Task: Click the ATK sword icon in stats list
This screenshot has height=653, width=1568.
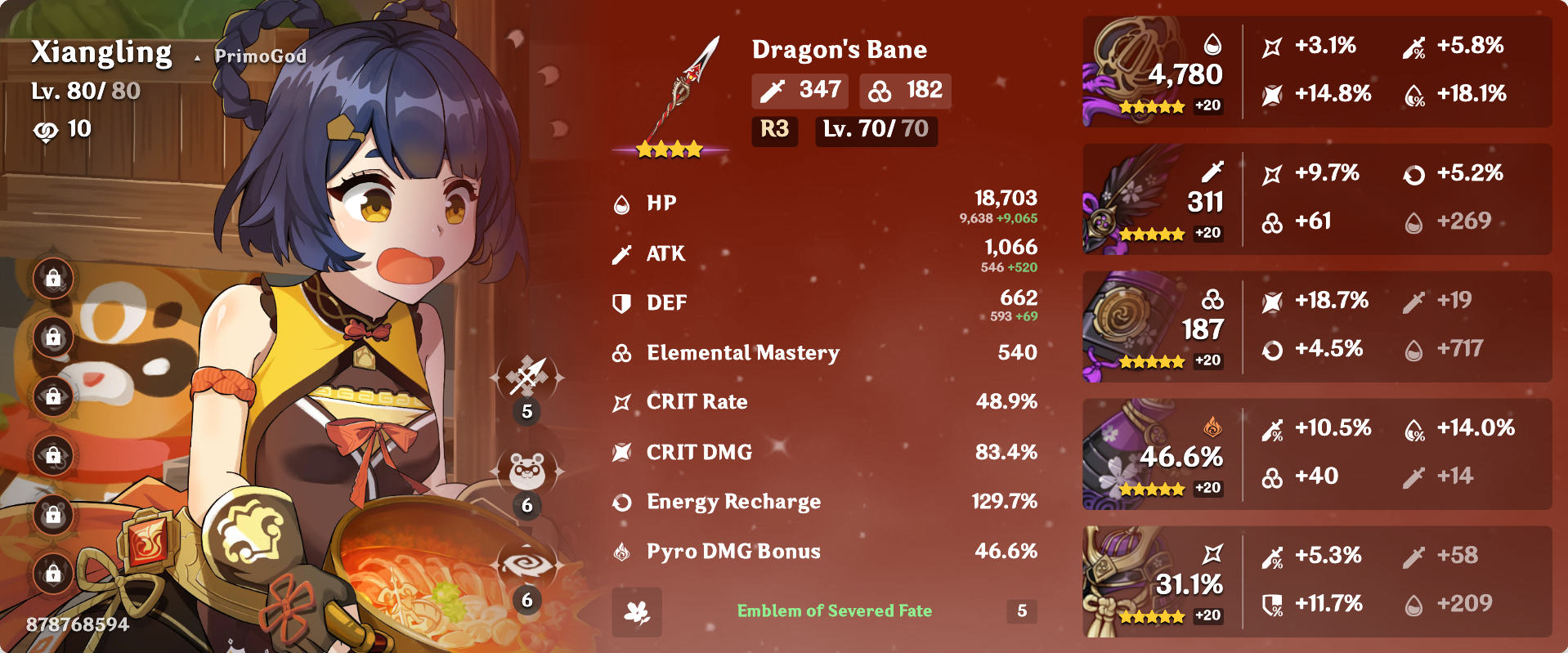Action: click(x=620, y=253)
